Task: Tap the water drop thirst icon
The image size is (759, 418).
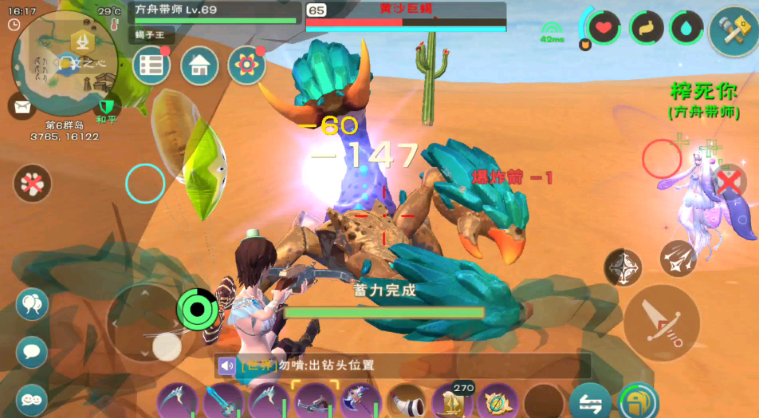Action: (686, 28)
